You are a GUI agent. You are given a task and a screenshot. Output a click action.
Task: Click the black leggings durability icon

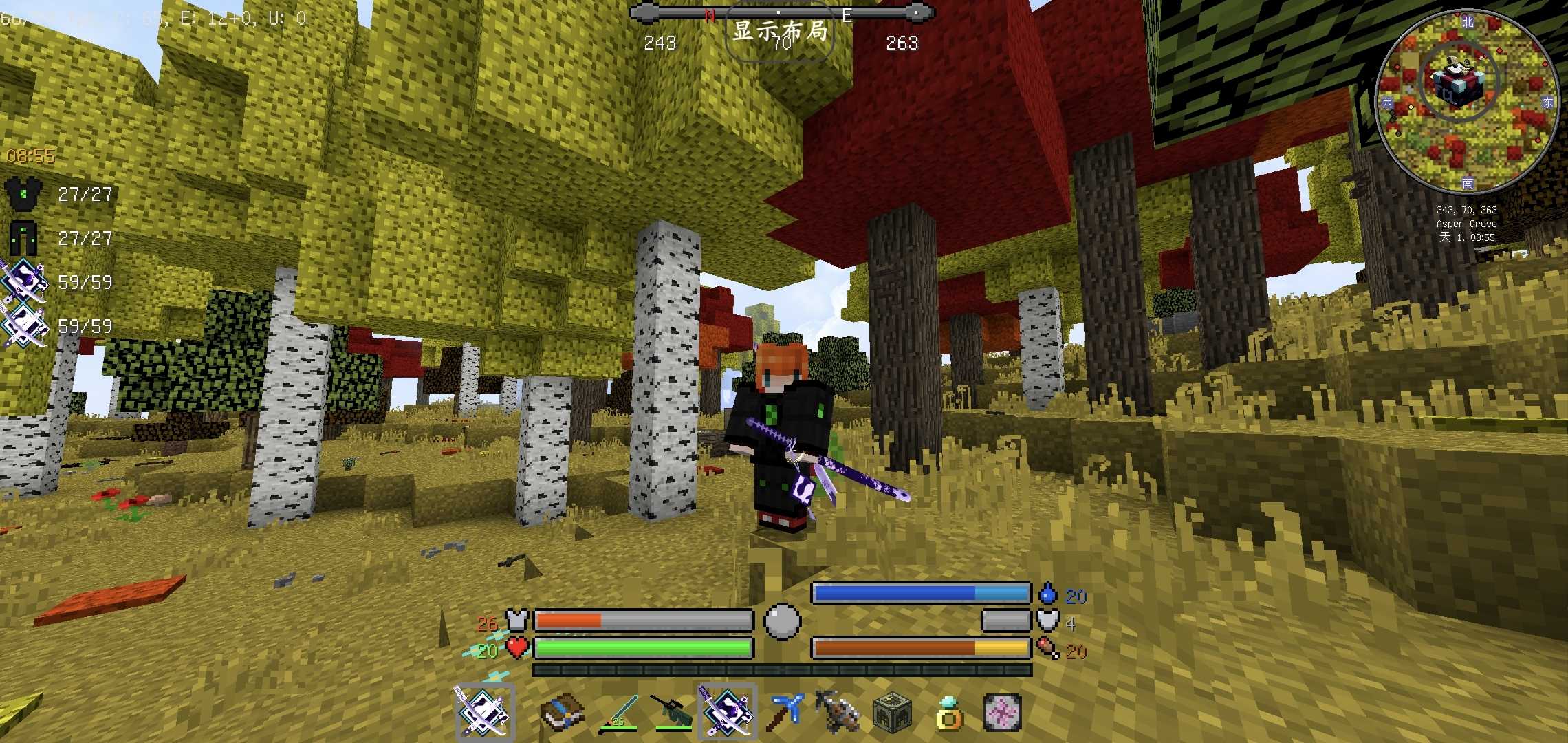pyautogui.click(x=24, y=238)
